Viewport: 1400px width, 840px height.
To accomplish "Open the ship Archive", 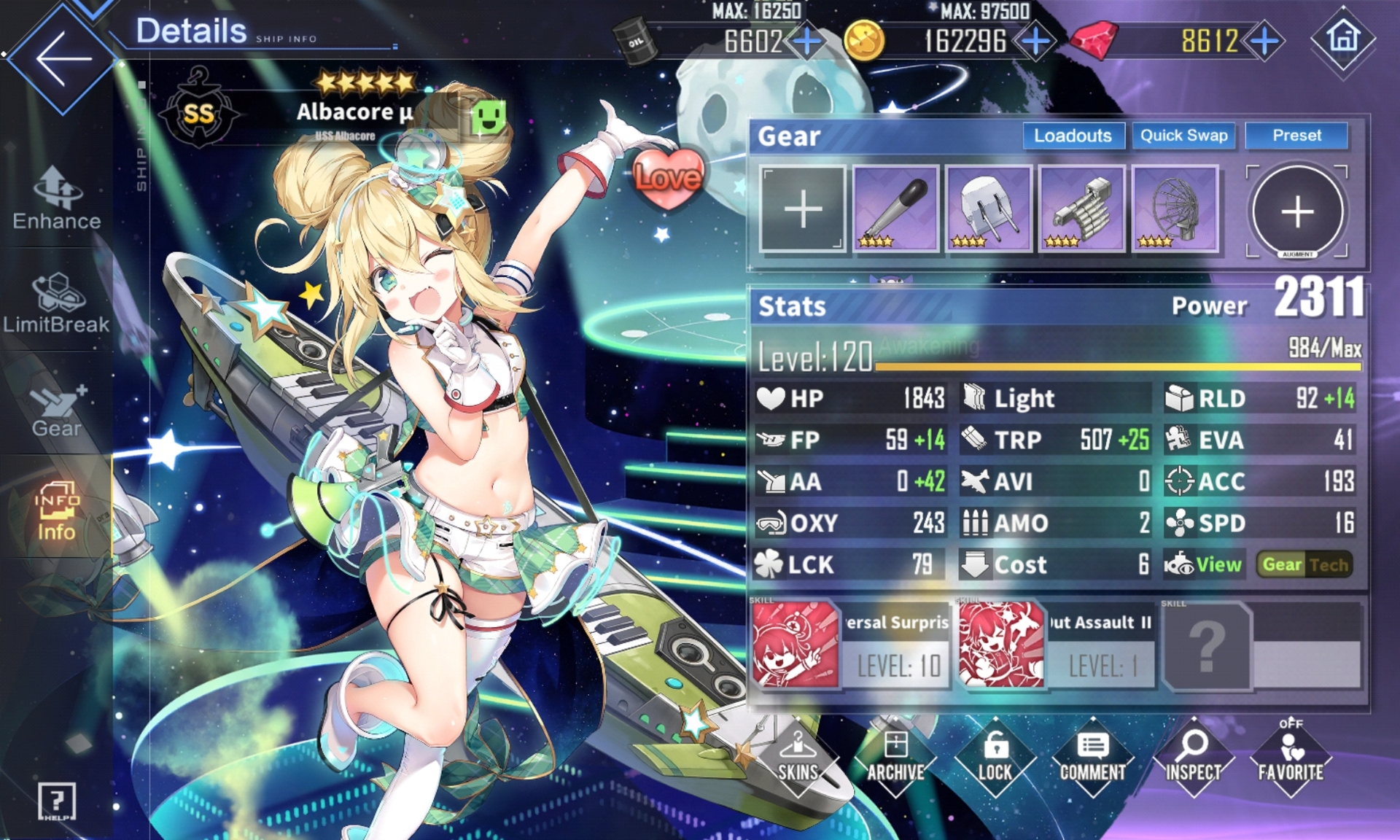I will click(x=895, y=758).
